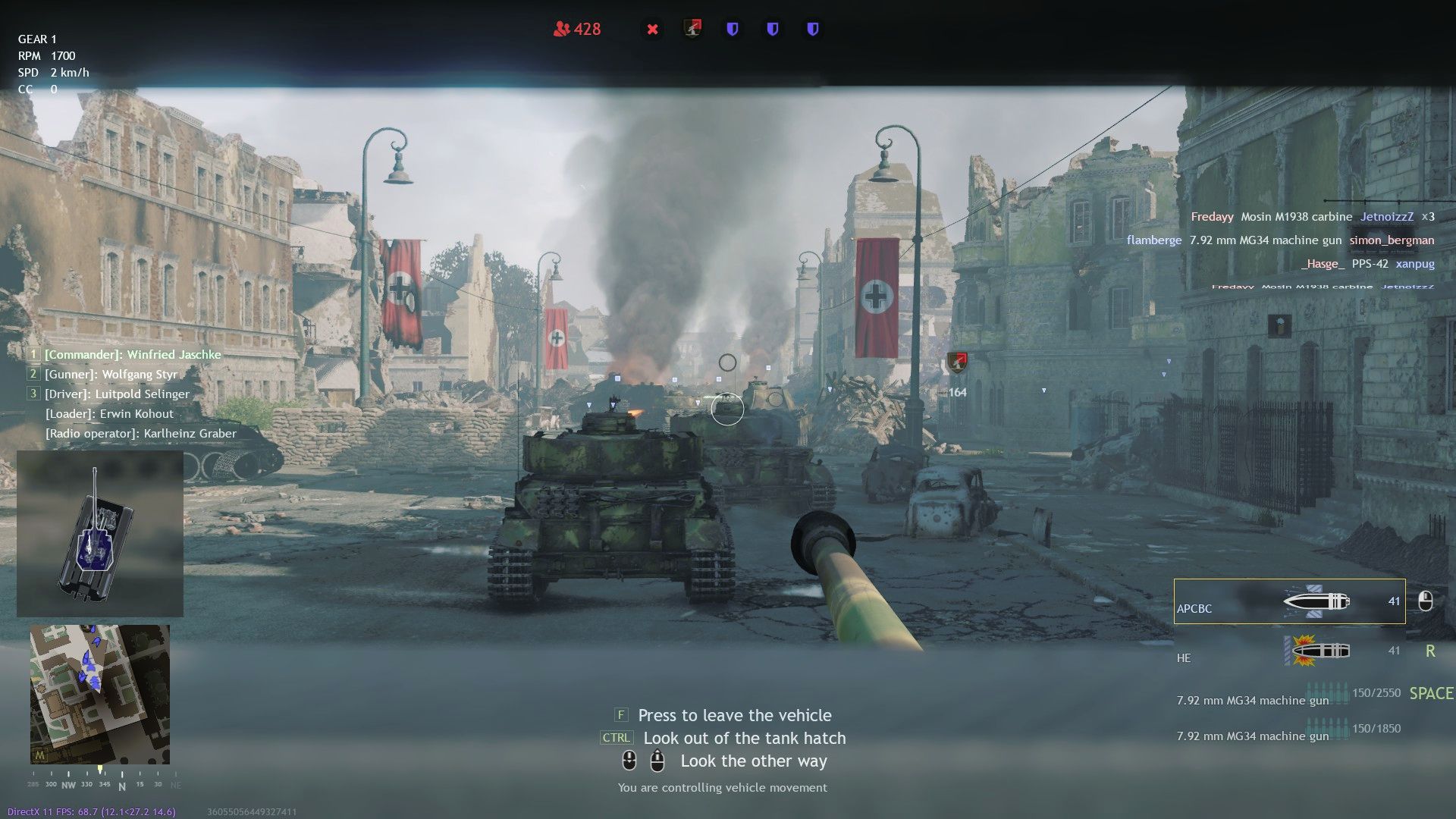Click the HE shell icon
Image resolution: width=1456 pixels, height=819 pixels.
pyautogui.click(x=1318, y=650)
